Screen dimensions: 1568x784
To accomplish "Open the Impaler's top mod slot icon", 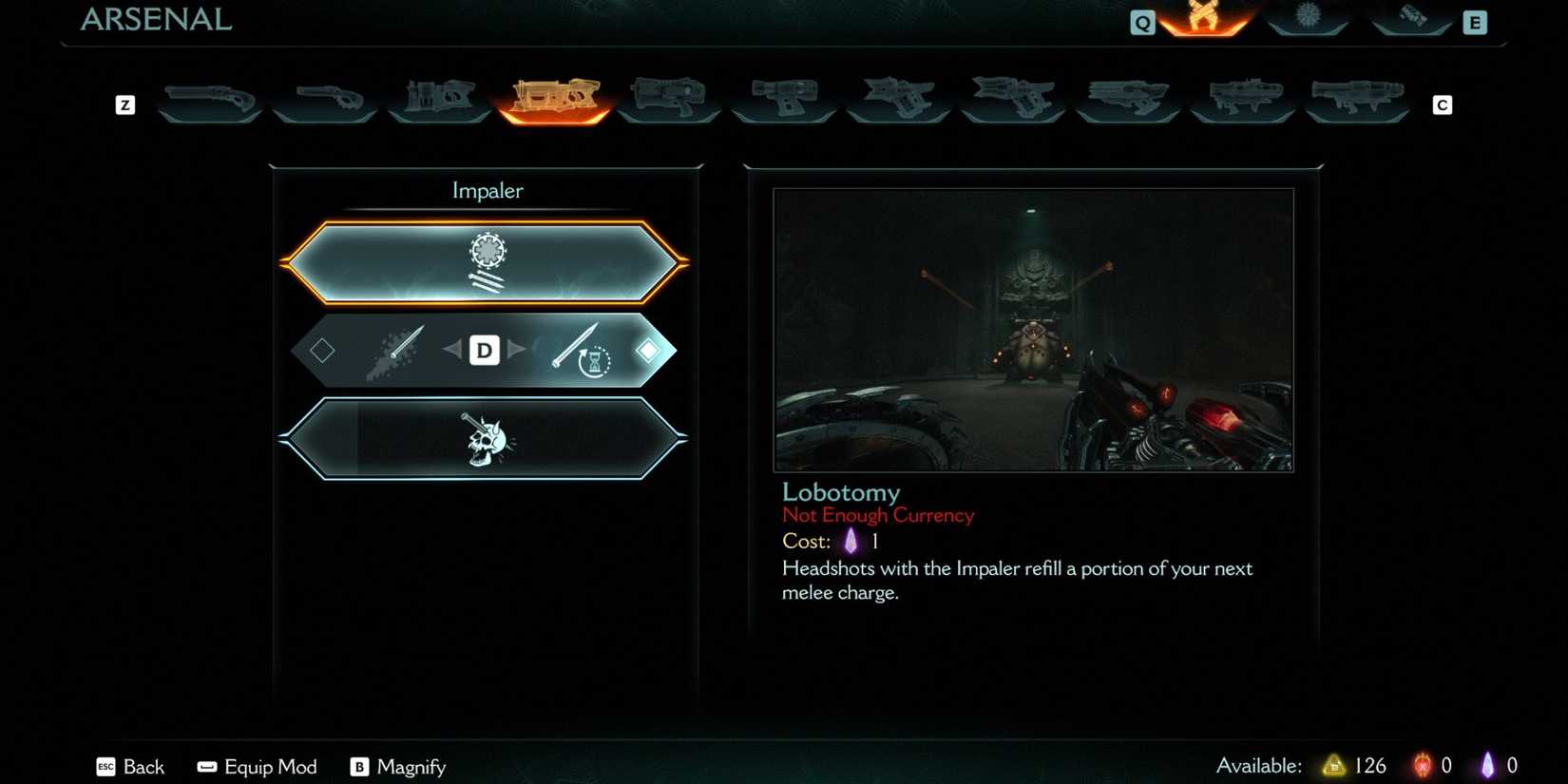I will [x=488, y=262].
